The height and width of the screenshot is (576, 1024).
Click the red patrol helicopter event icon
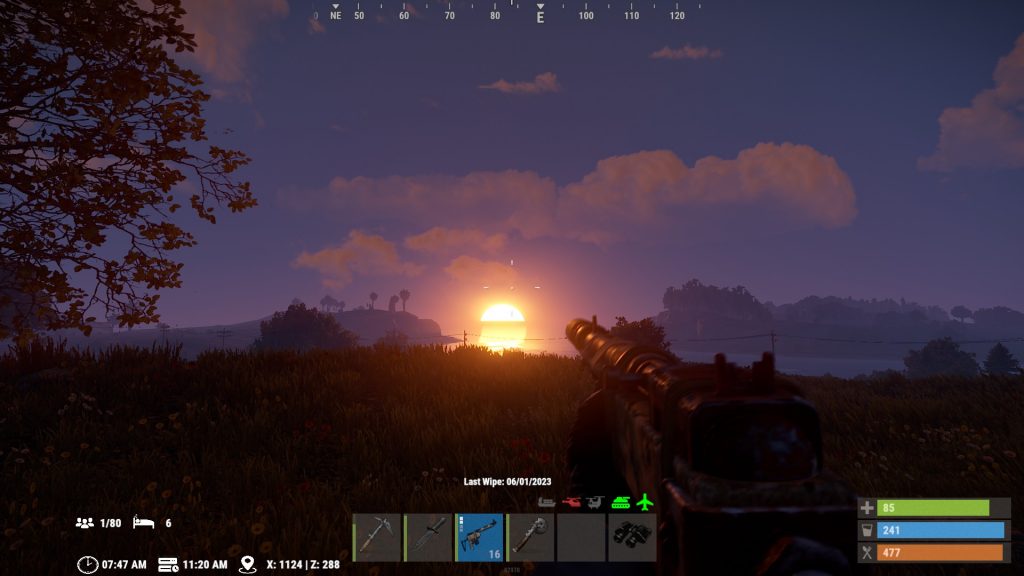pos(571,502)
